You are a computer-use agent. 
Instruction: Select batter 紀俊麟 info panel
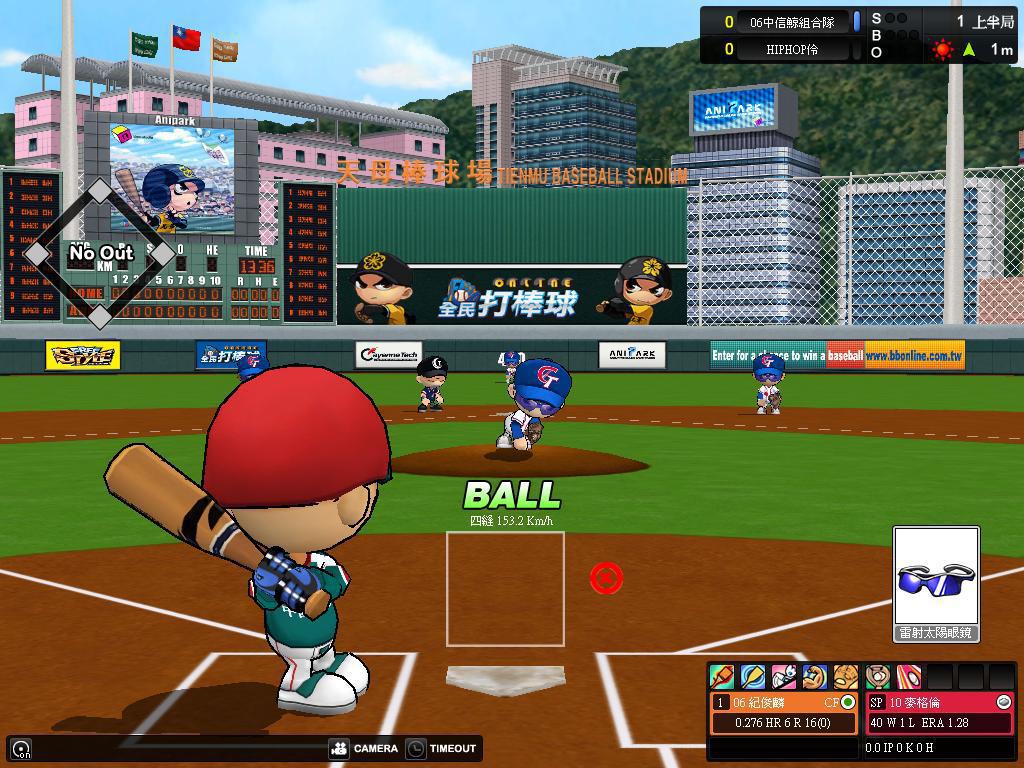[x=785, y=713]
